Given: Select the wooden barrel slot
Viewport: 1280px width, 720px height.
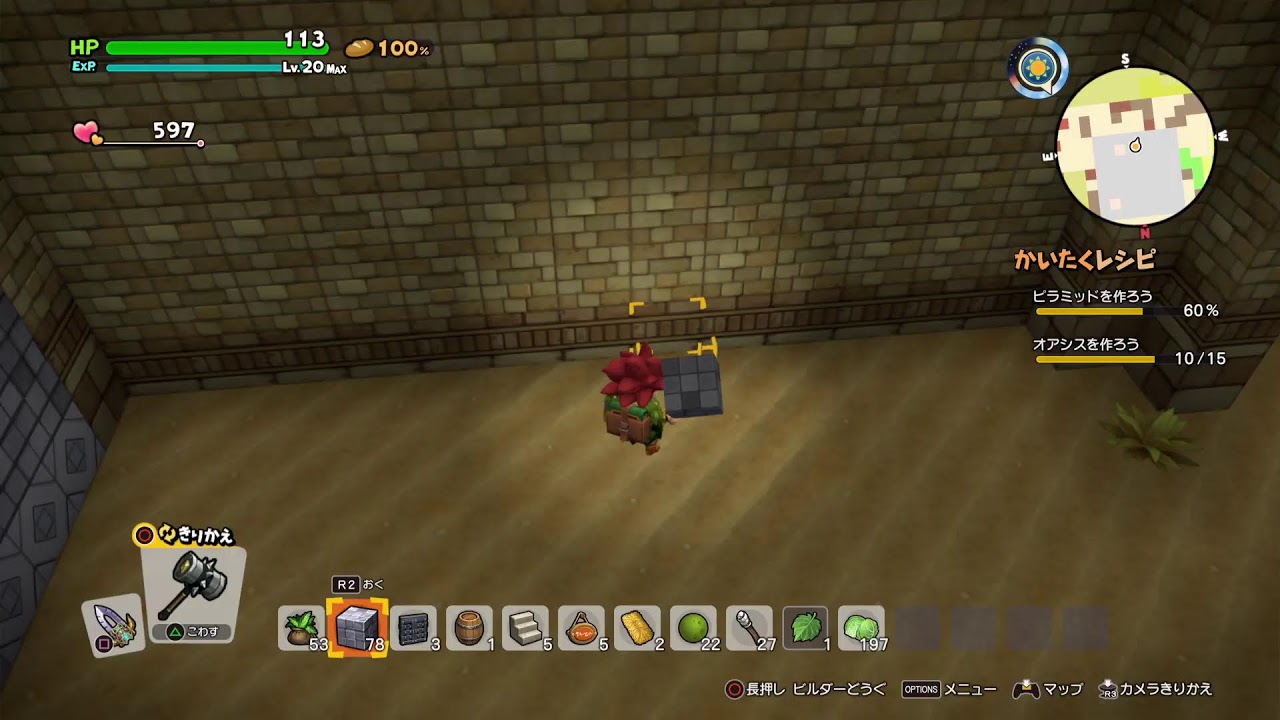Looking at the screenshot, I should coord(469,627).
